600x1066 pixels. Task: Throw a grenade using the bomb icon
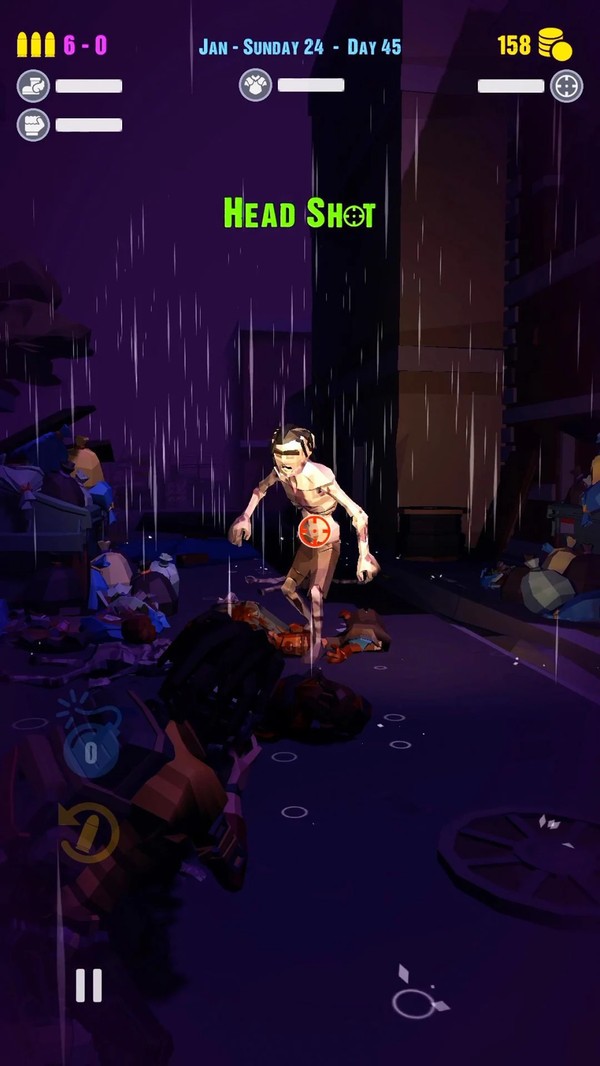90,743
